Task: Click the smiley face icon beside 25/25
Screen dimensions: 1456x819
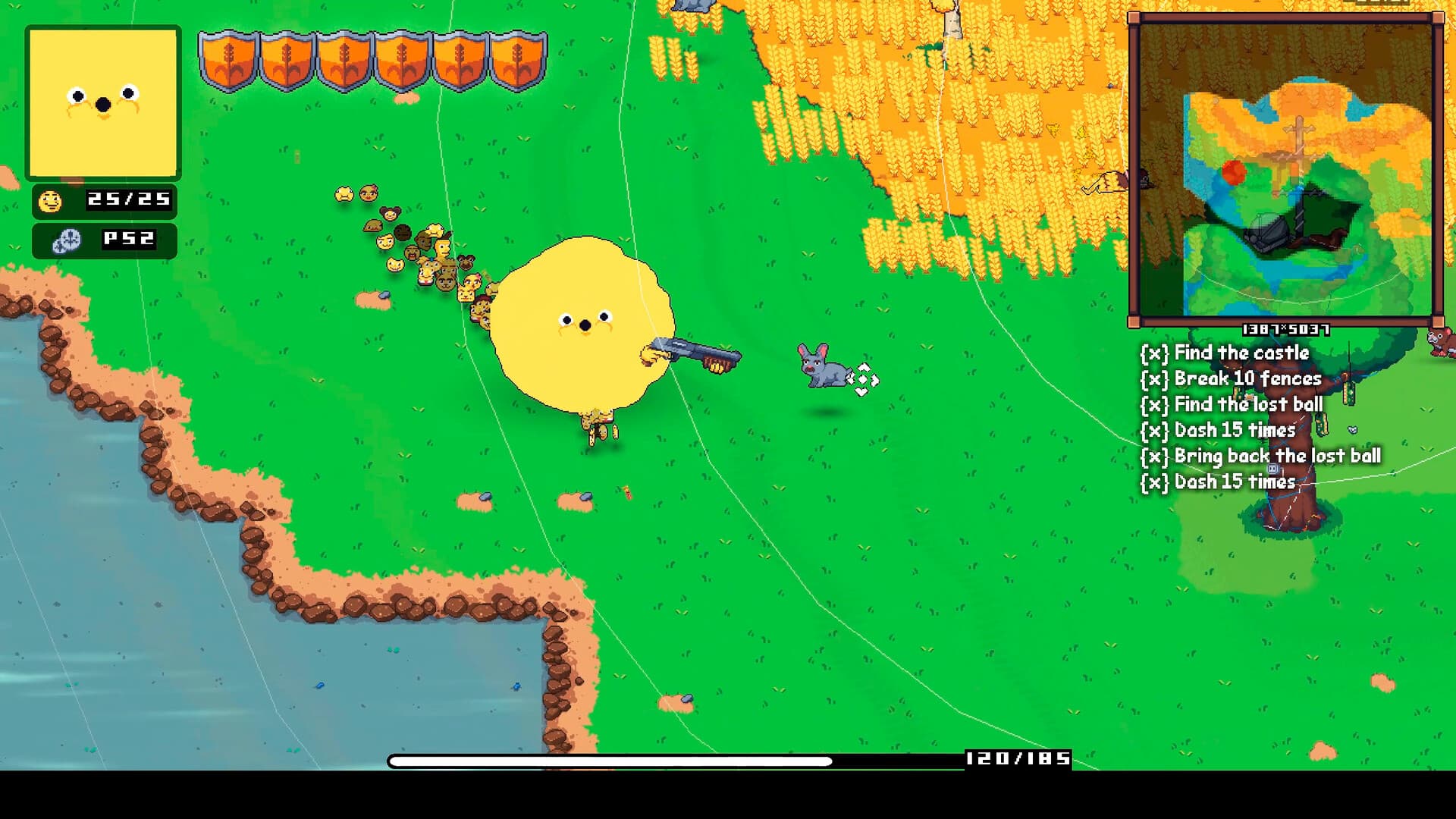Action: (49, 203)
